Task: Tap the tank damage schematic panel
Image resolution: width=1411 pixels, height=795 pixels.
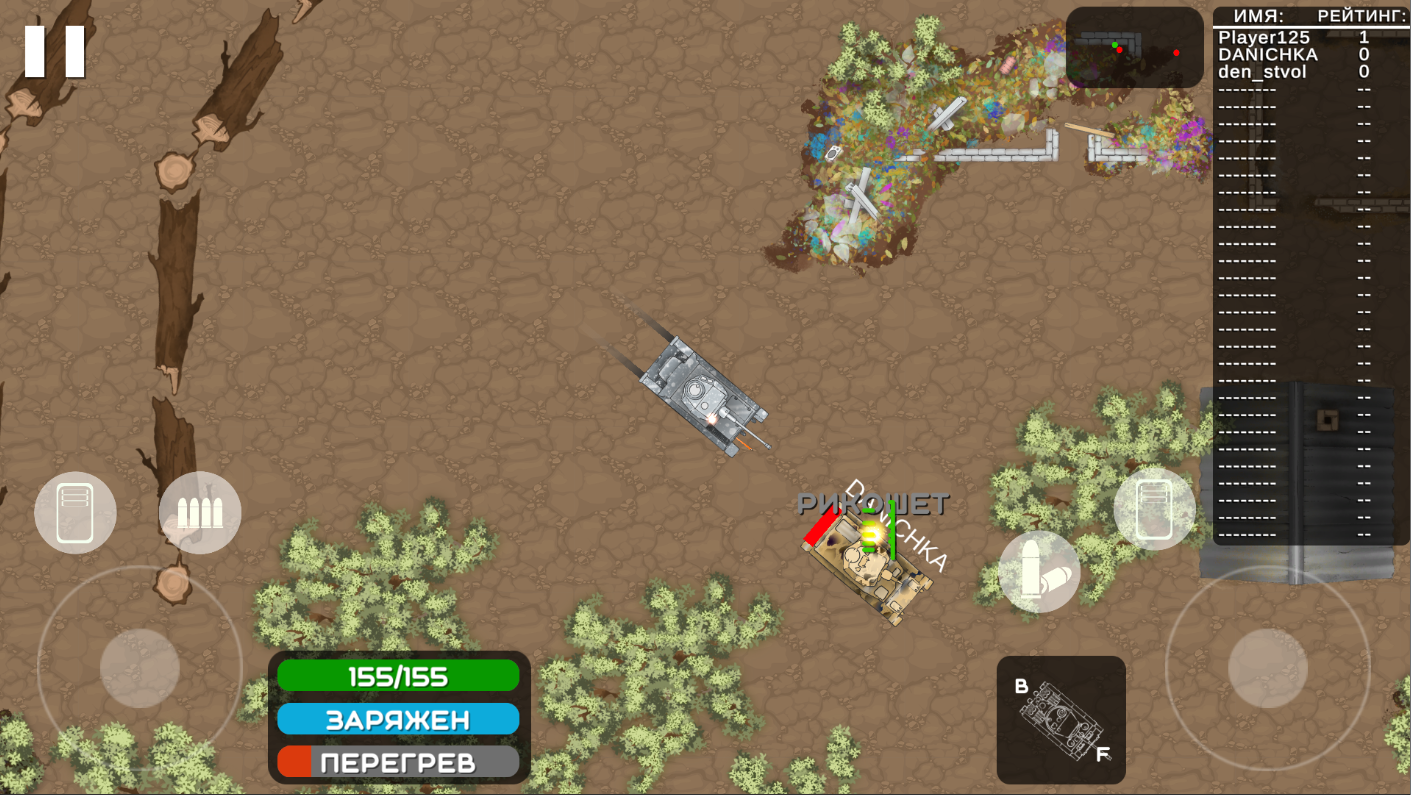Action: 1062,719
